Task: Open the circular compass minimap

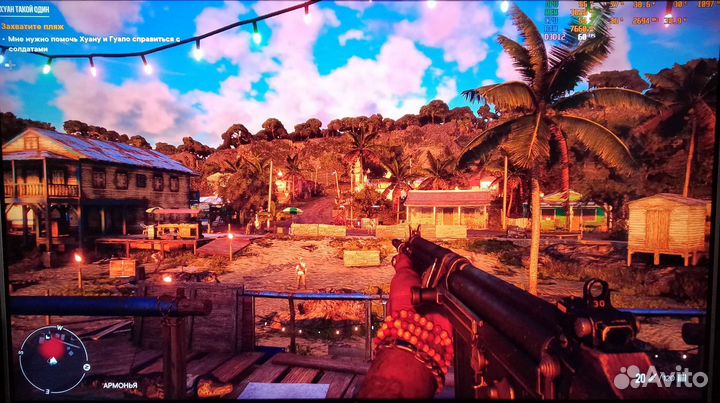Action: [x=53, y=358]
